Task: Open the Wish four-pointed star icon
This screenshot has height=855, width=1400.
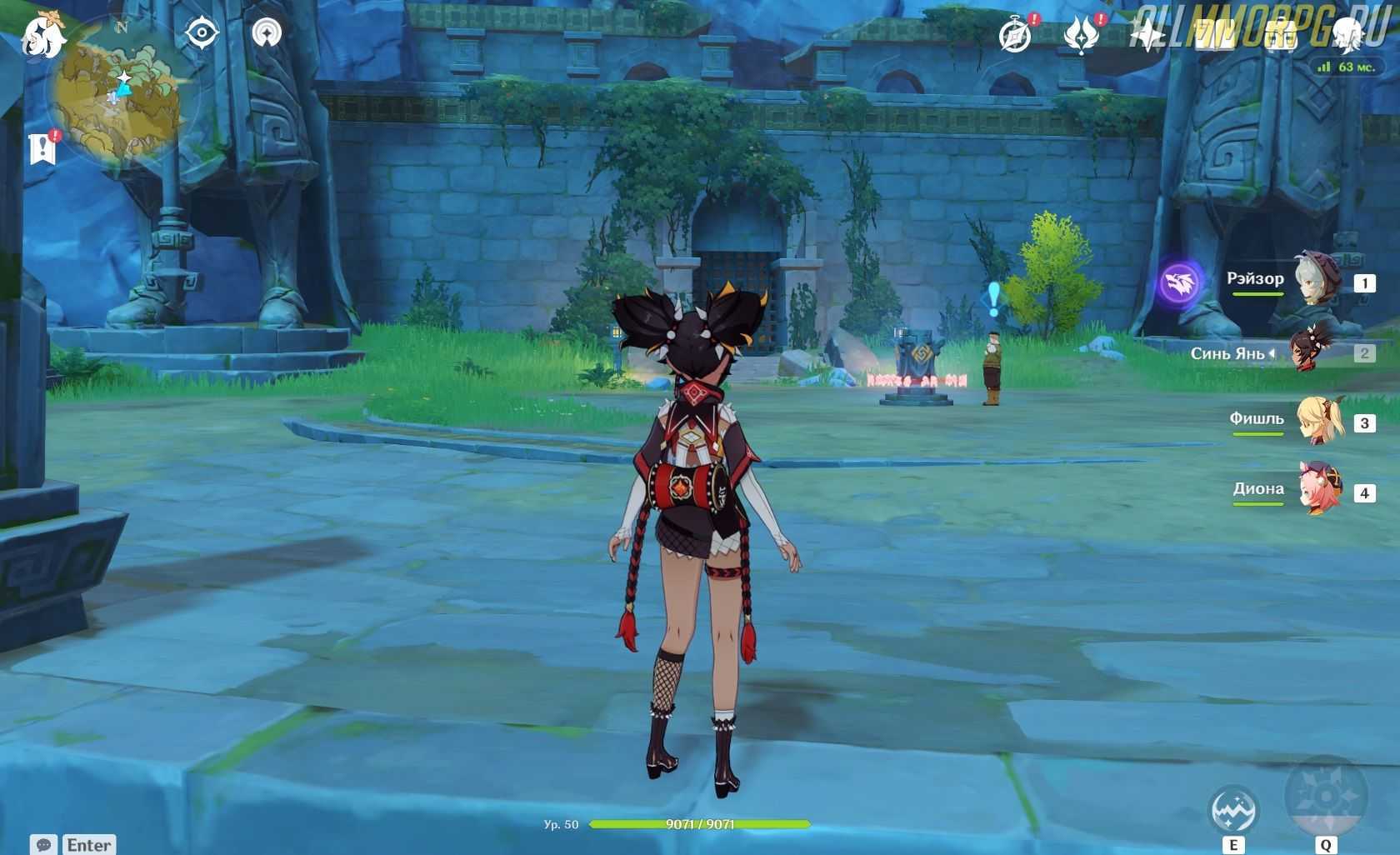Action: pyautogui.click(x=1147, y=36)
